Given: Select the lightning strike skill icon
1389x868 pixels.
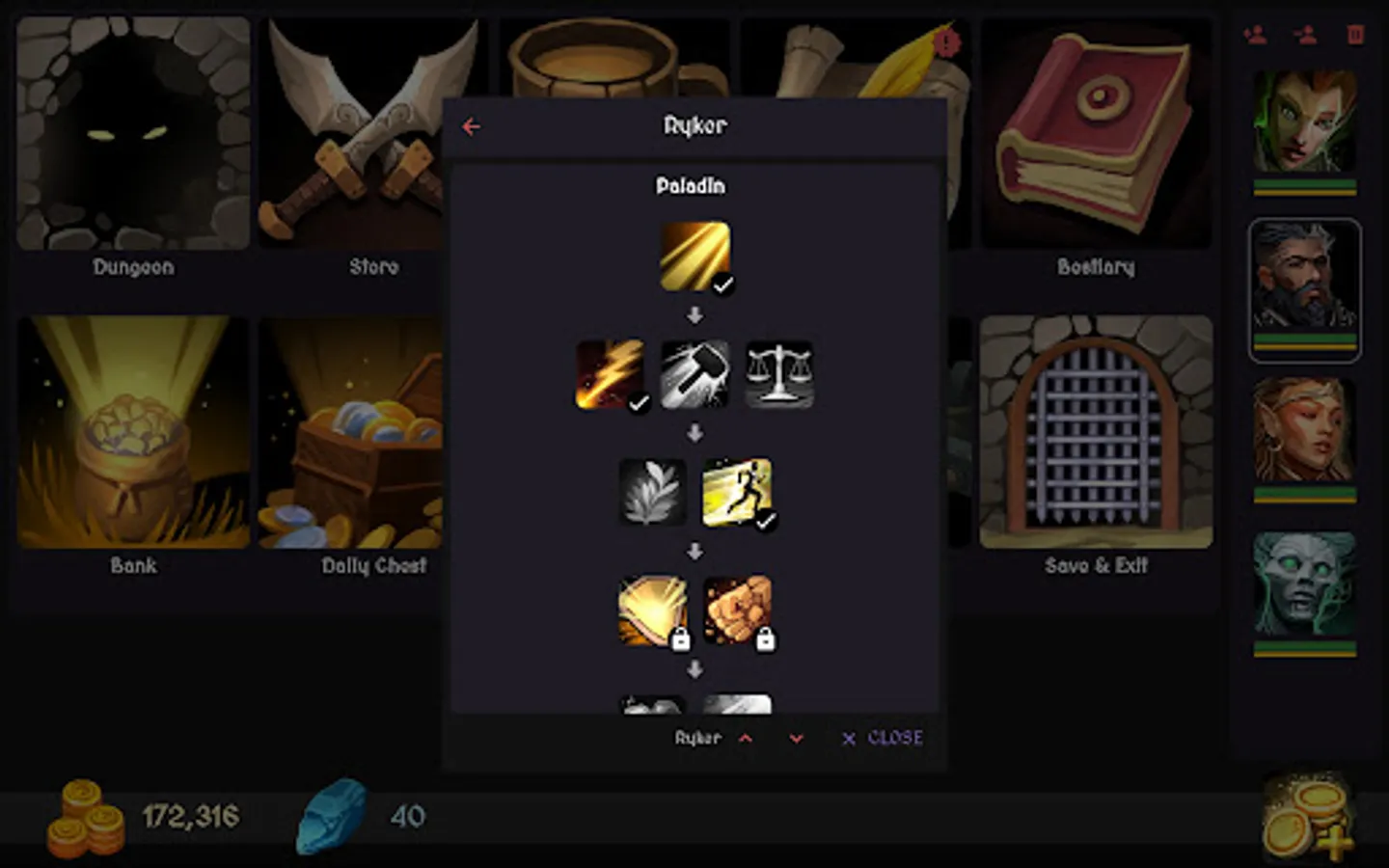Looking at the screenshot, I should pos(610,374).
